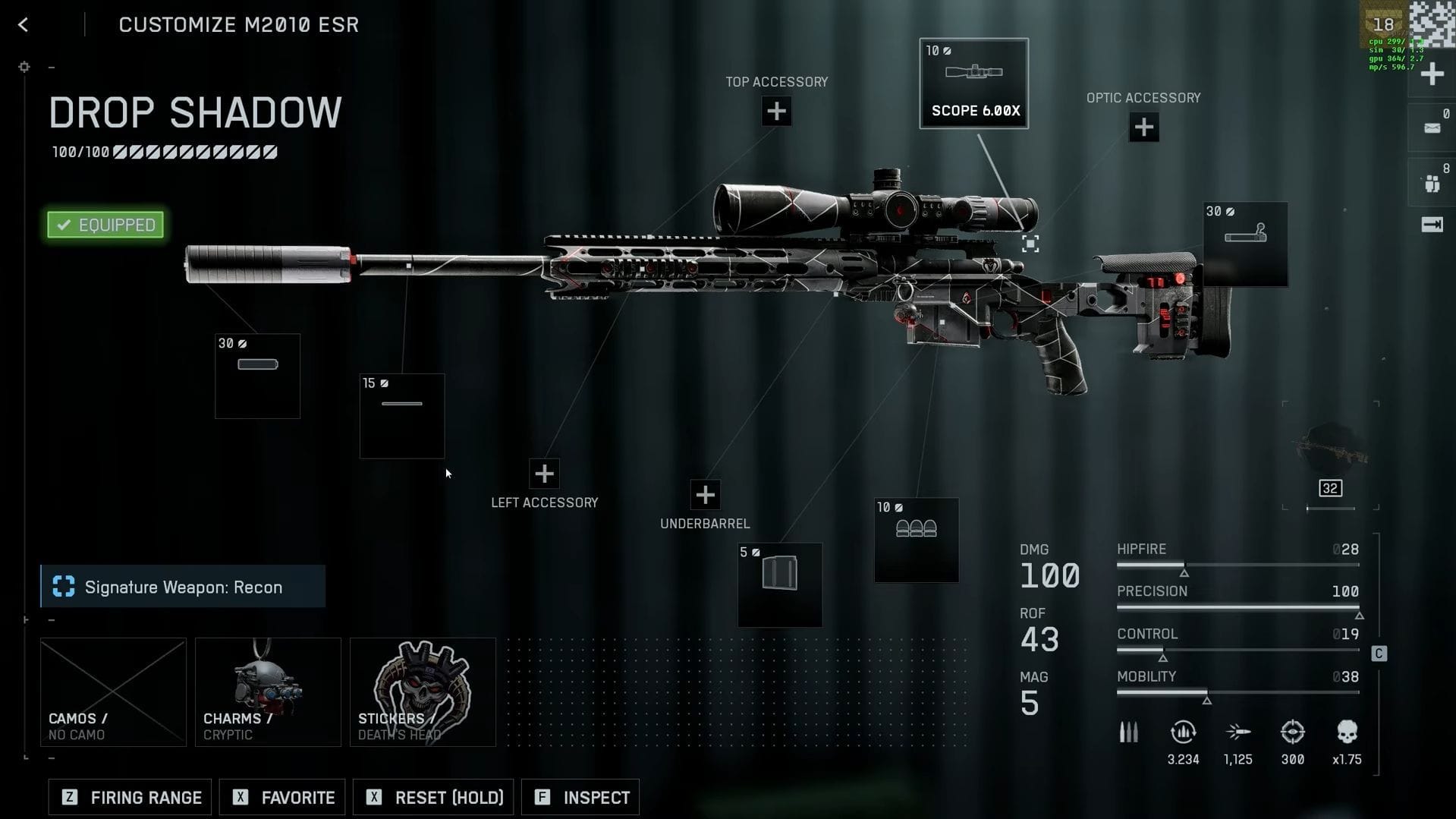The height and width of the screenshot is (819, 1456).
Task: Click the Reset (Hold) button
Action: [x=434, y=797]
